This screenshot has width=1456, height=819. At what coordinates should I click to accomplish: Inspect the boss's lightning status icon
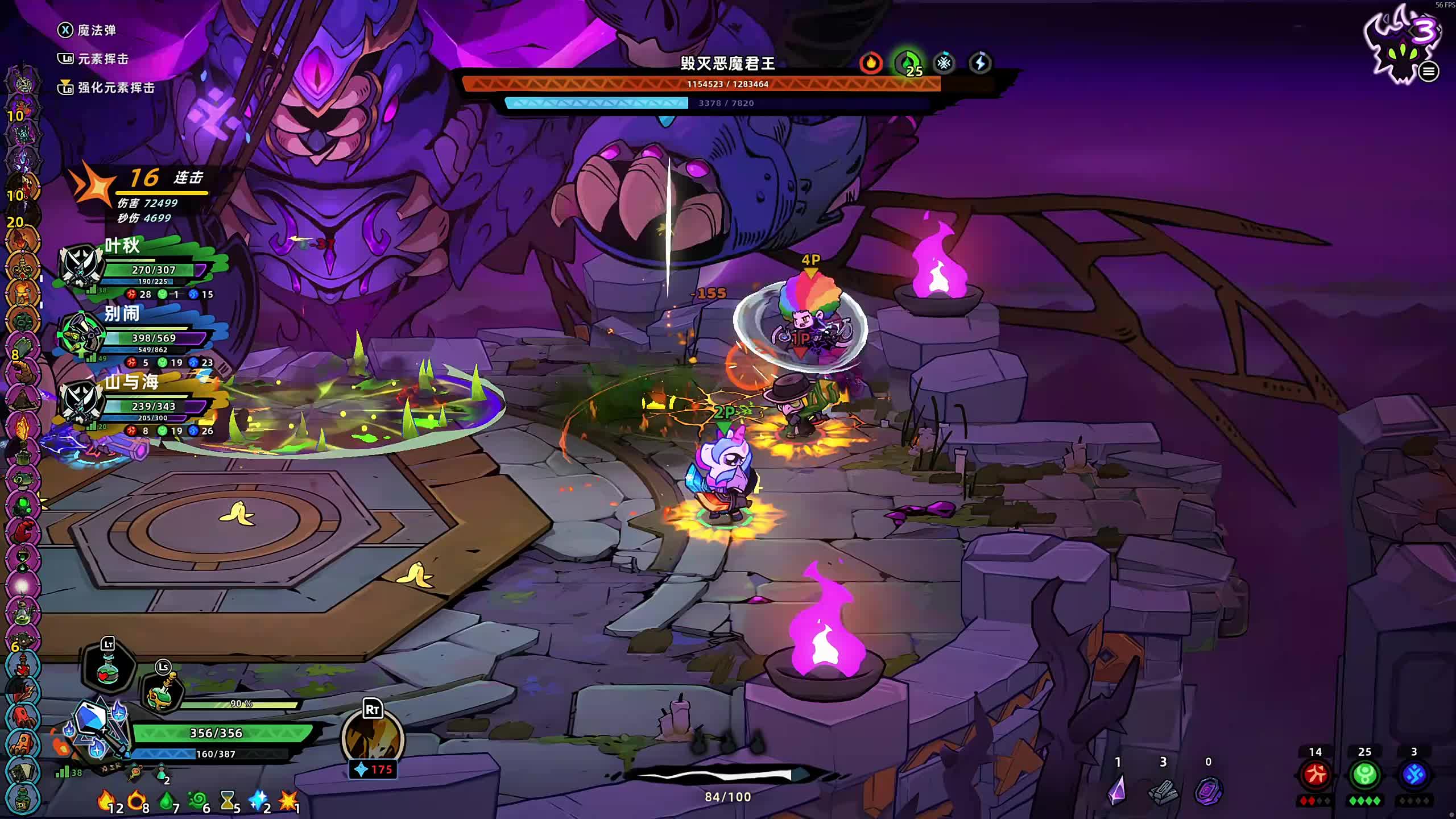pos(980,63)
